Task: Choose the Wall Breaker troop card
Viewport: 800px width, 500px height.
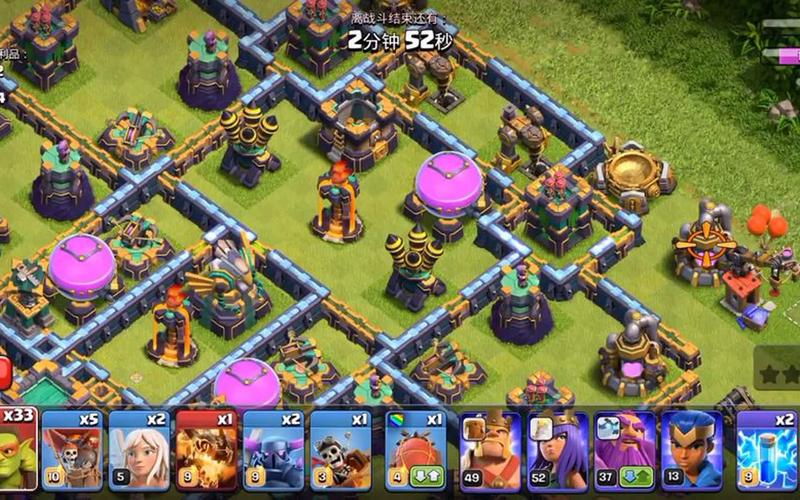Action: [72, 450]
